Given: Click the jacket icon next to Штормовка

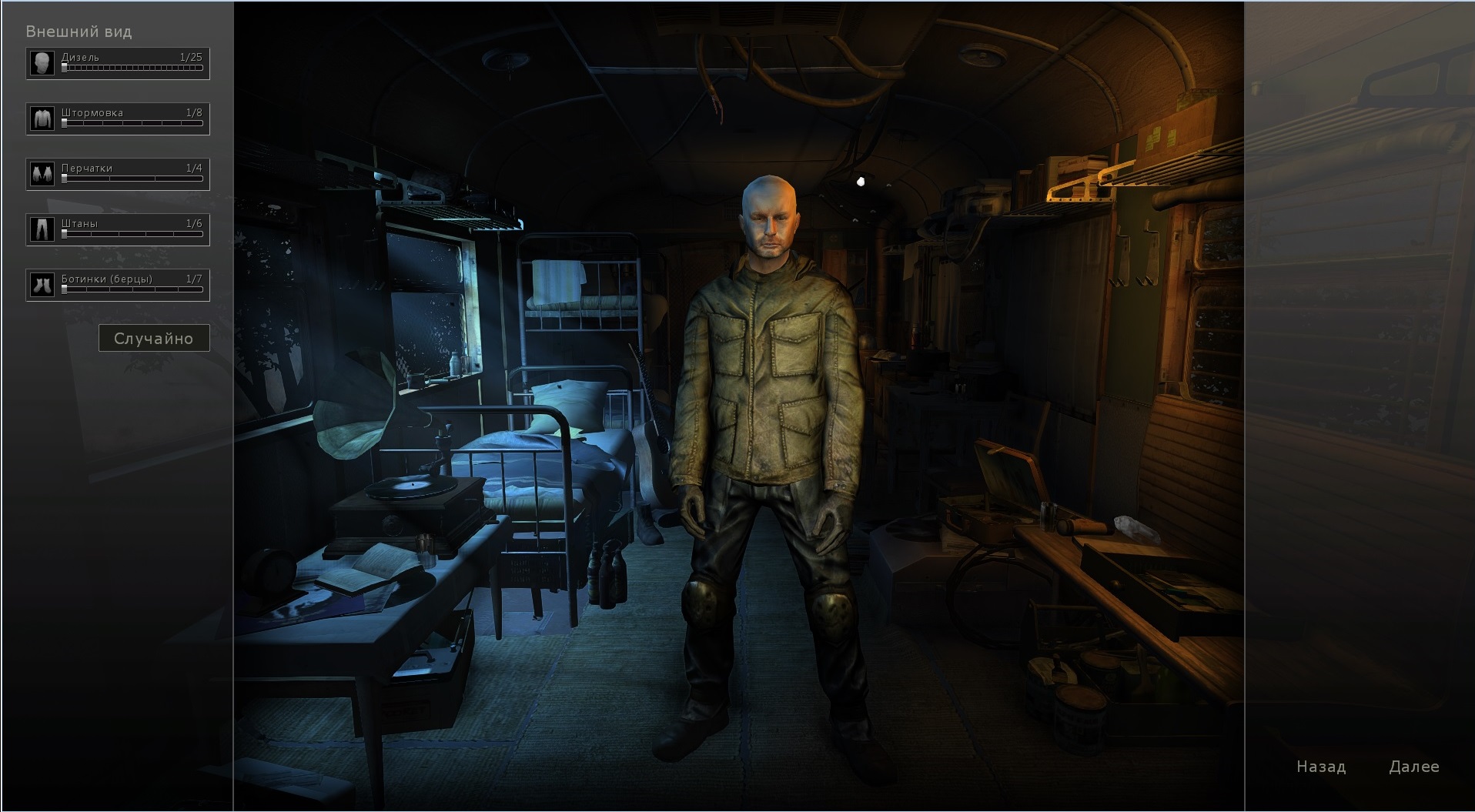Looking at the screenshot, I should click(42, 119).
